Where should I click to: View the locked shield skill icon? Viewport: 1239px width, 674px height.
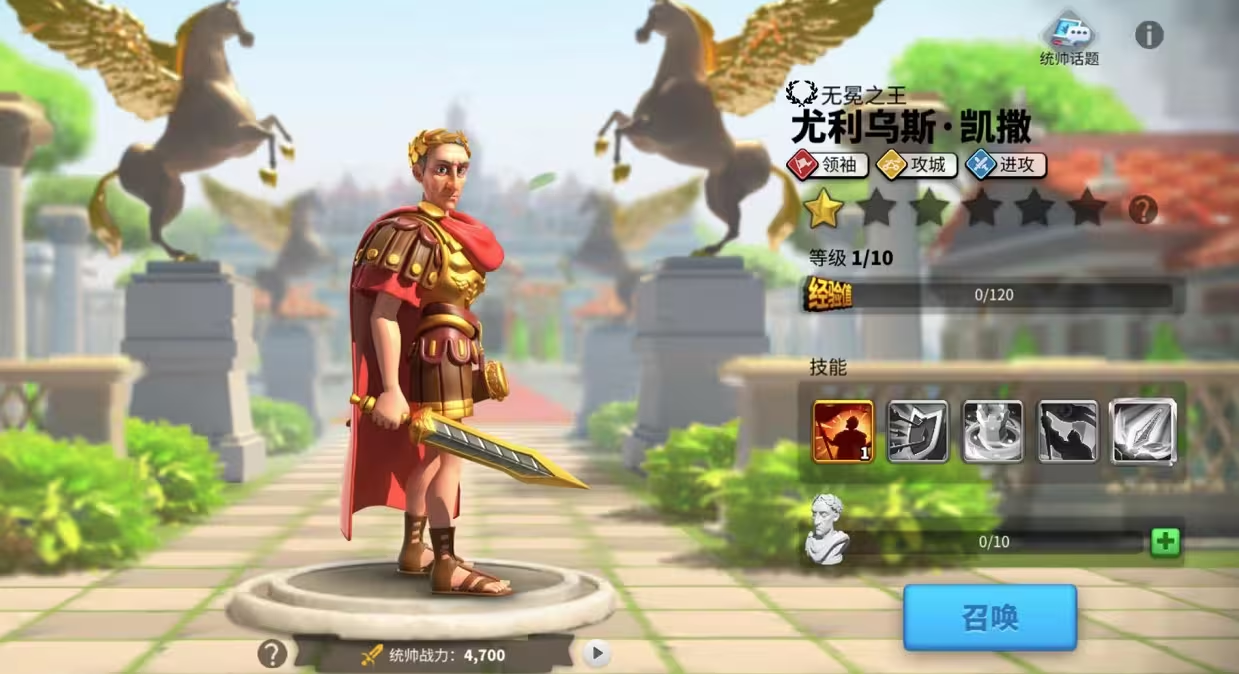(917, 431)
